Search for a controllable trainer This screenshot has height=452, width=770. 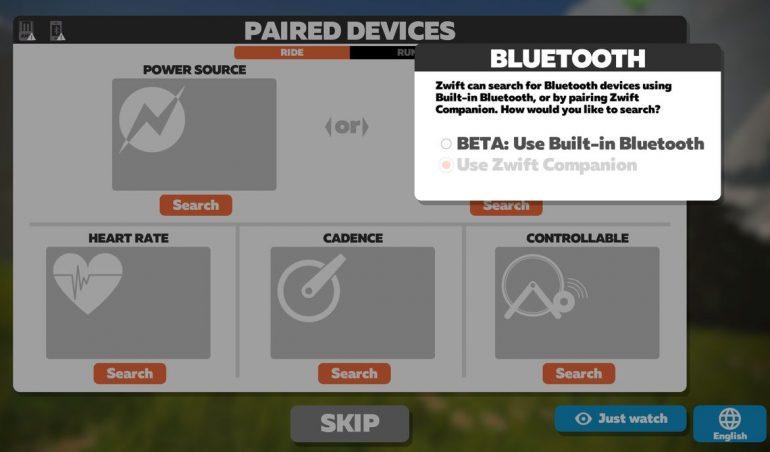click(x=578, y=373)
